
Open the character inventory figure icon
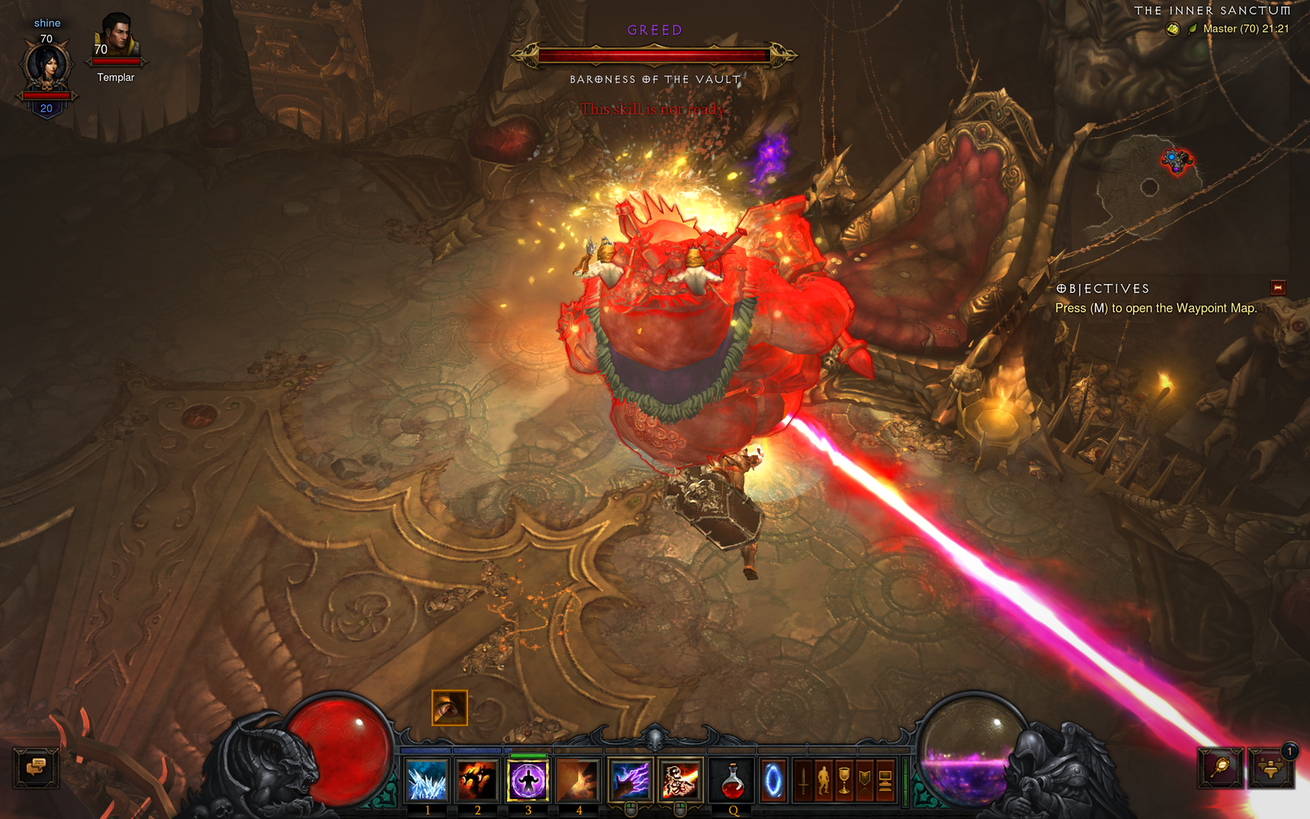coord(824,780)
